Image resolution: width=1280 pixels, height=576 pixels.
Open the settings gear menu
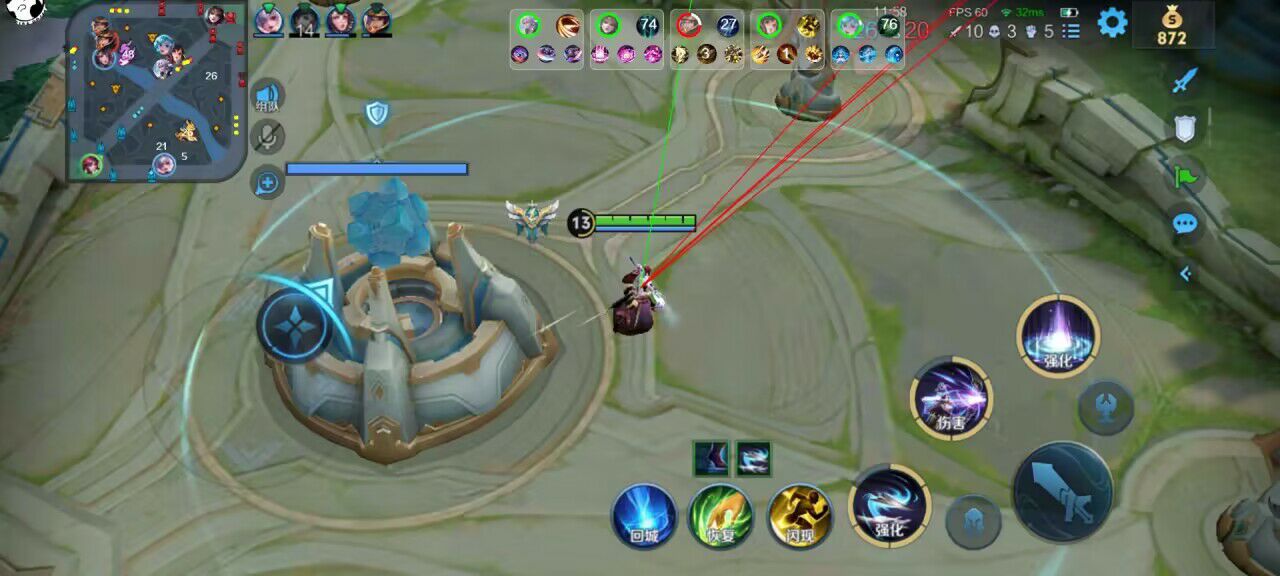coord(1112,22)
